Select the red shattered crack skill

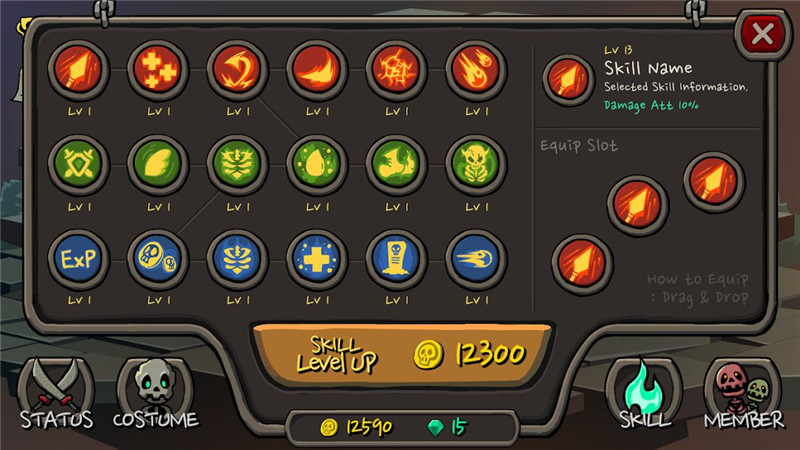point(396,68)
